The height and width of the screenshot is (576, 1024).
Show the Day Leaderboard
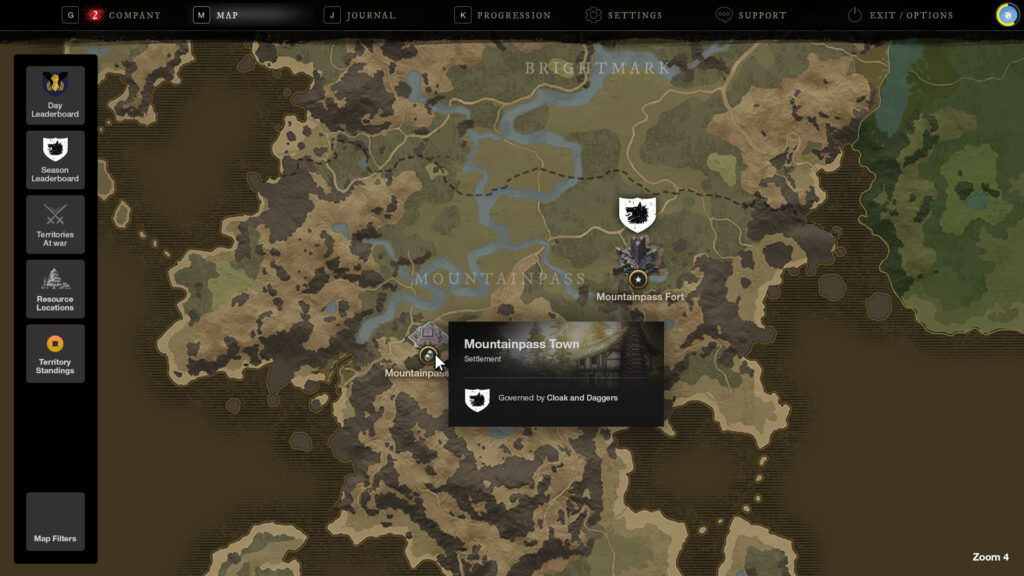point(55,95)
